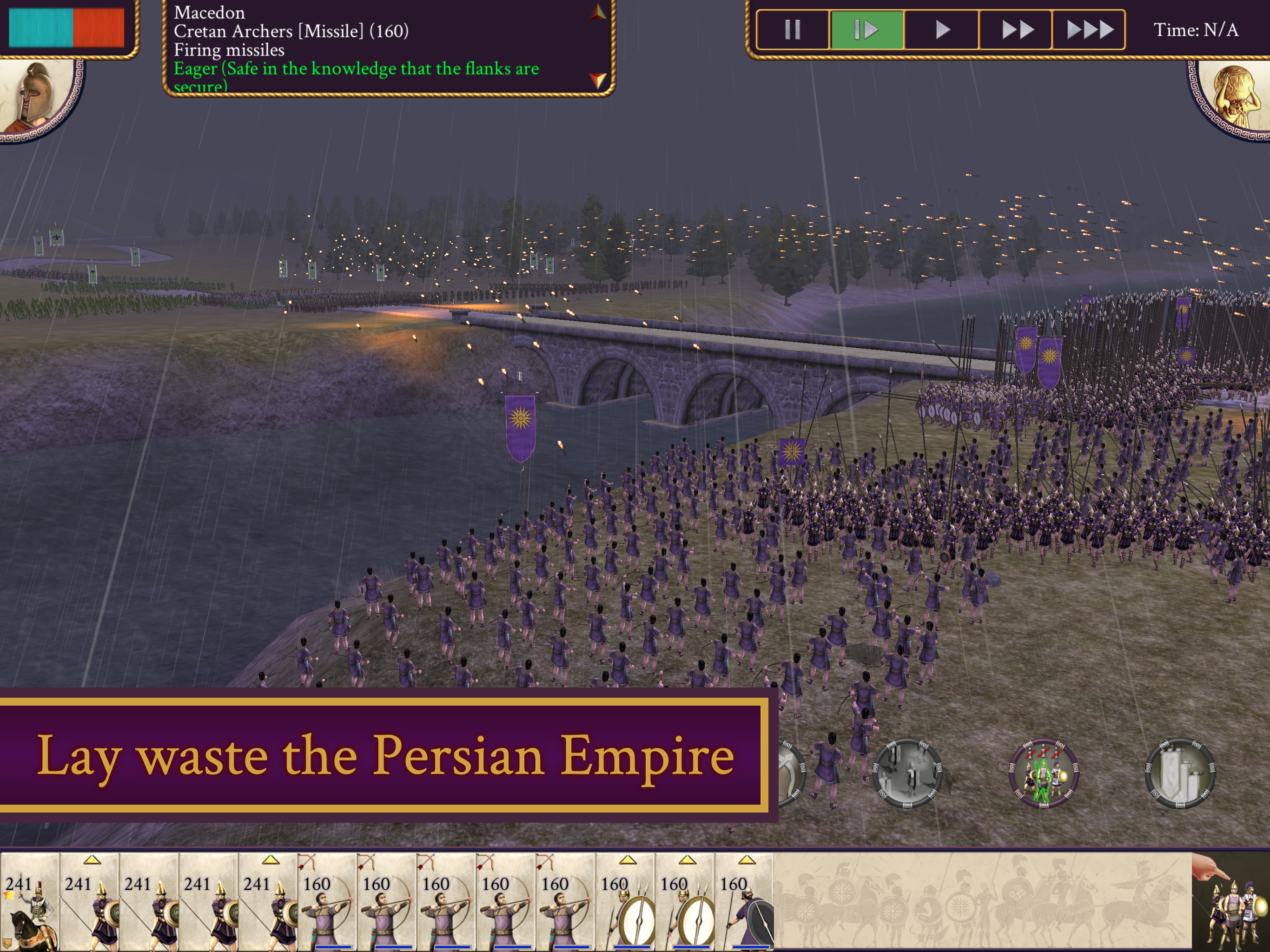1270x952 pixels.
Task: Select the general's mounted cavalry unit card
Action: click(30, 901)
